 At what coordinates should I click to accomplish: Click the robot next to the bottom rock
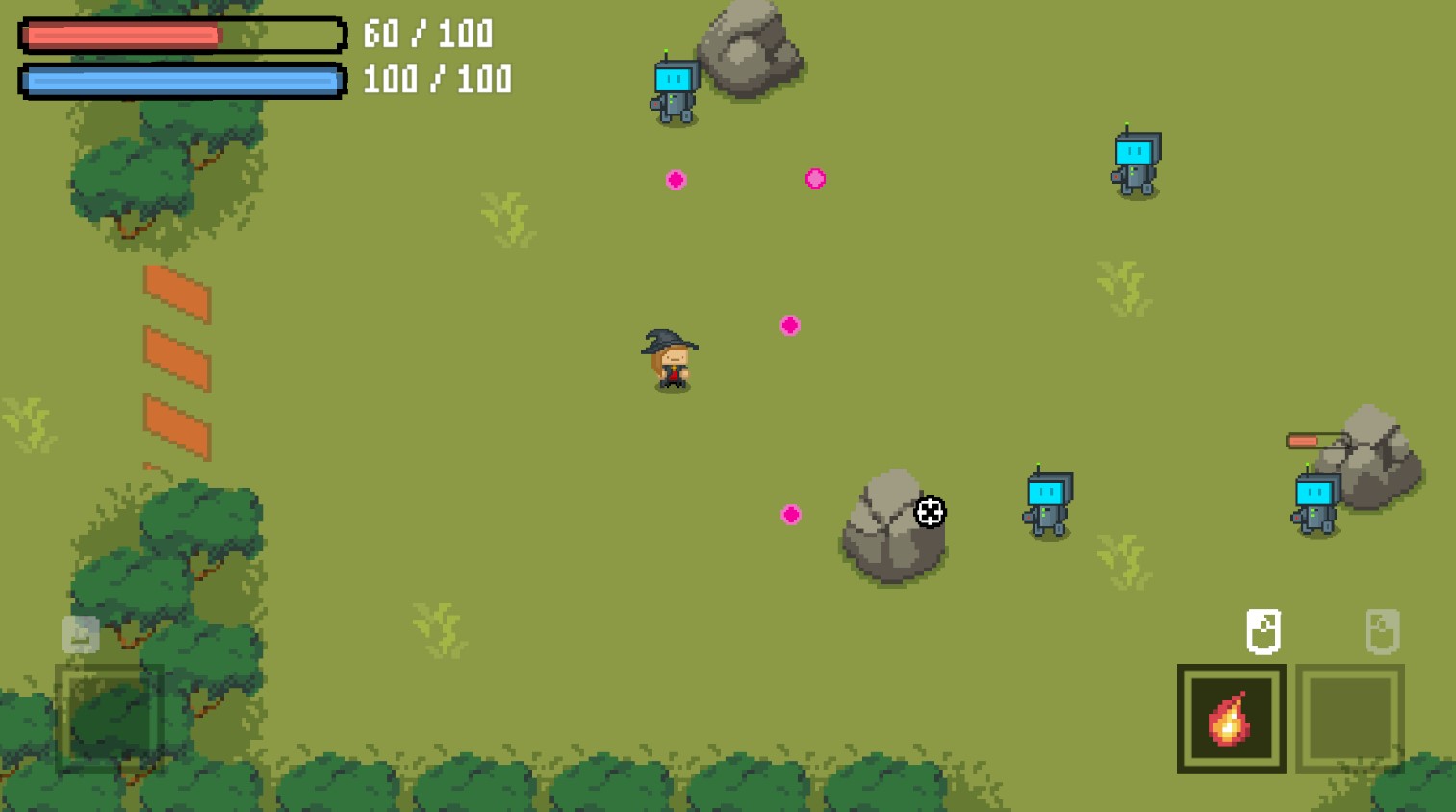click(x=1047, y=503)
